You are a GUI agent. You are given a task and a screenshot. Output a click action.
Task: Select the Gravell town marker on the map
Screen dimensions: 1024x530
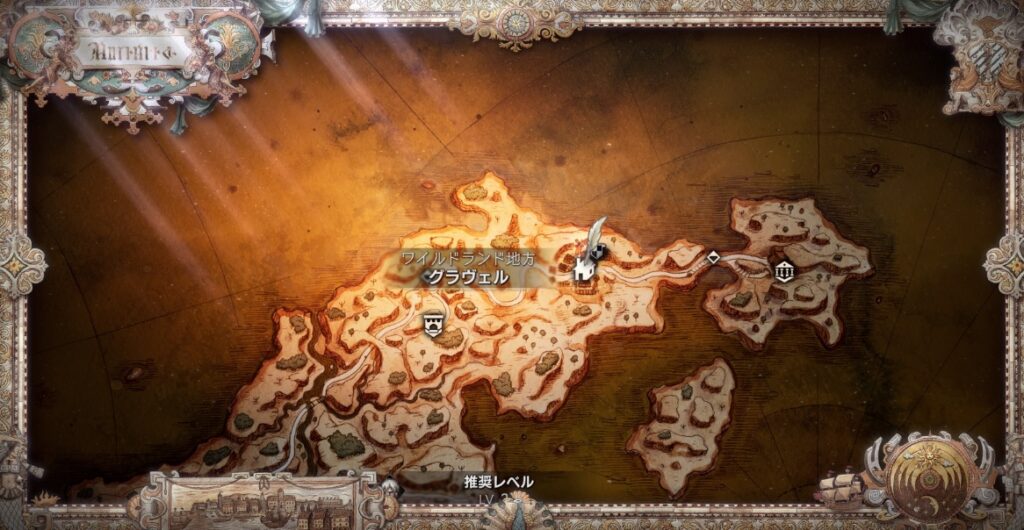(585, 267)
